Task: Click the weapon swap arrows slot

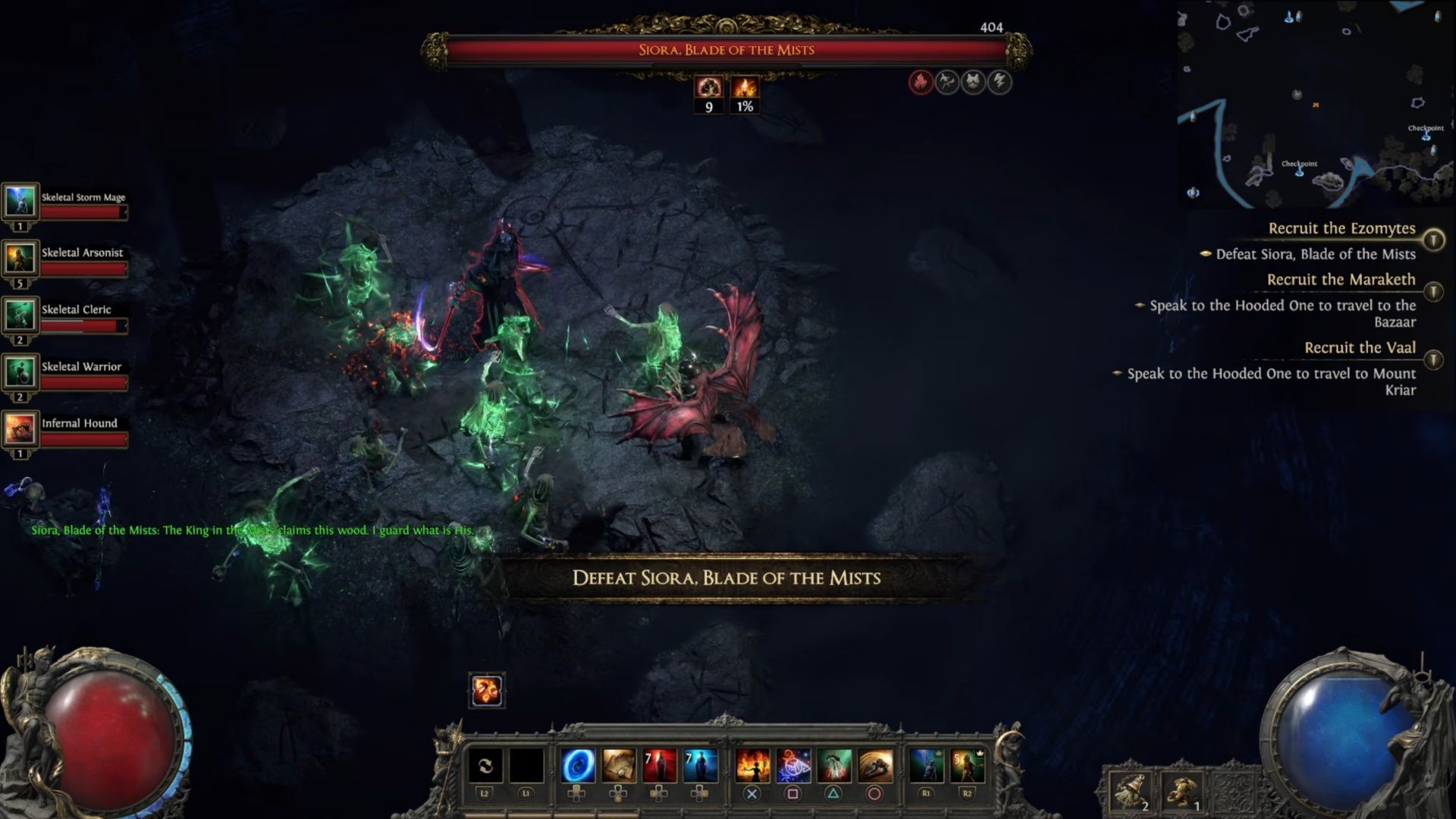Action: tap(485, 766)
